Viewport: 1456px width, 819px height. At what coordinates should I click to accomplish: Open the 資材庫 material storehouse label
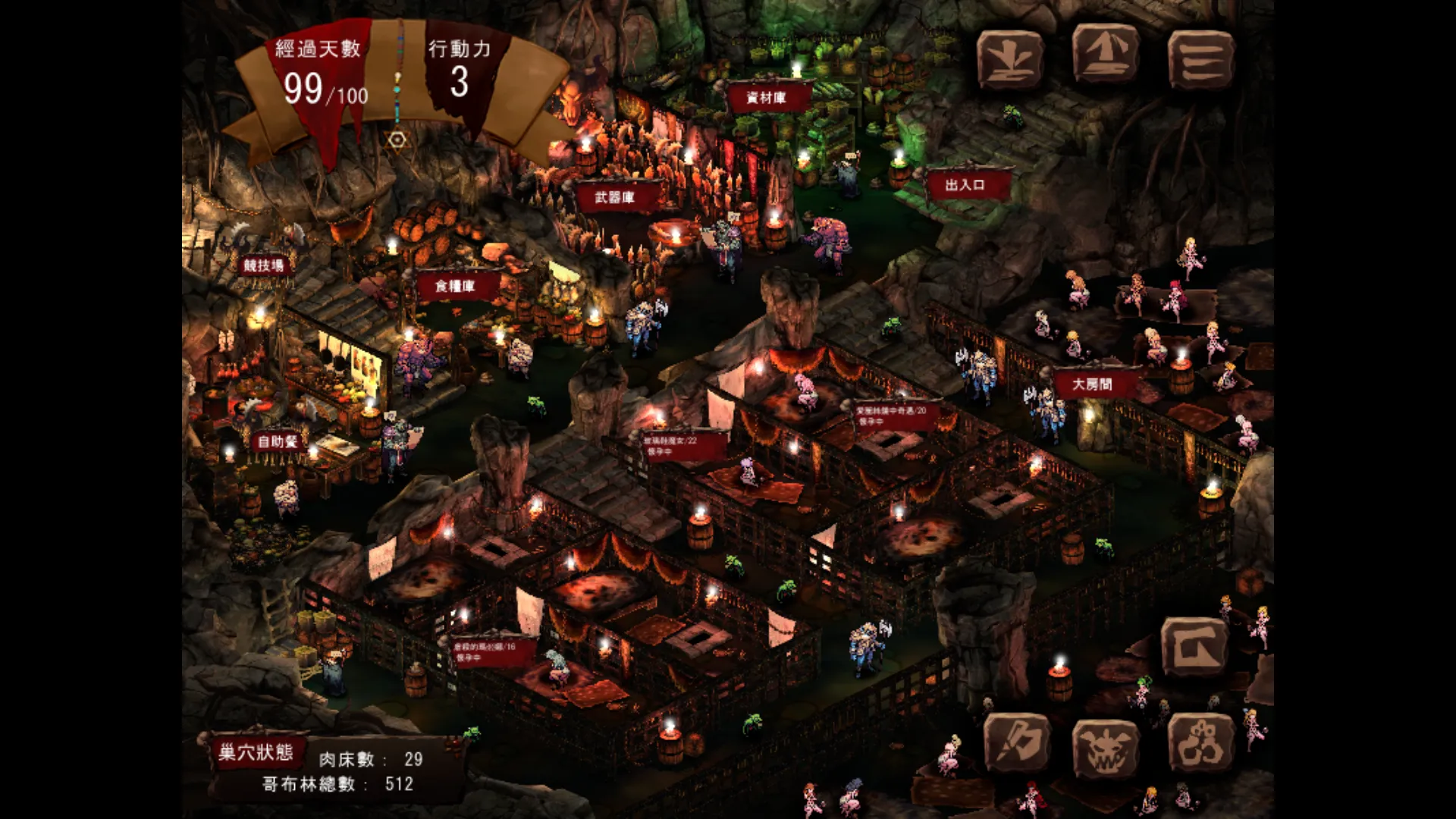tap(766, 98)
